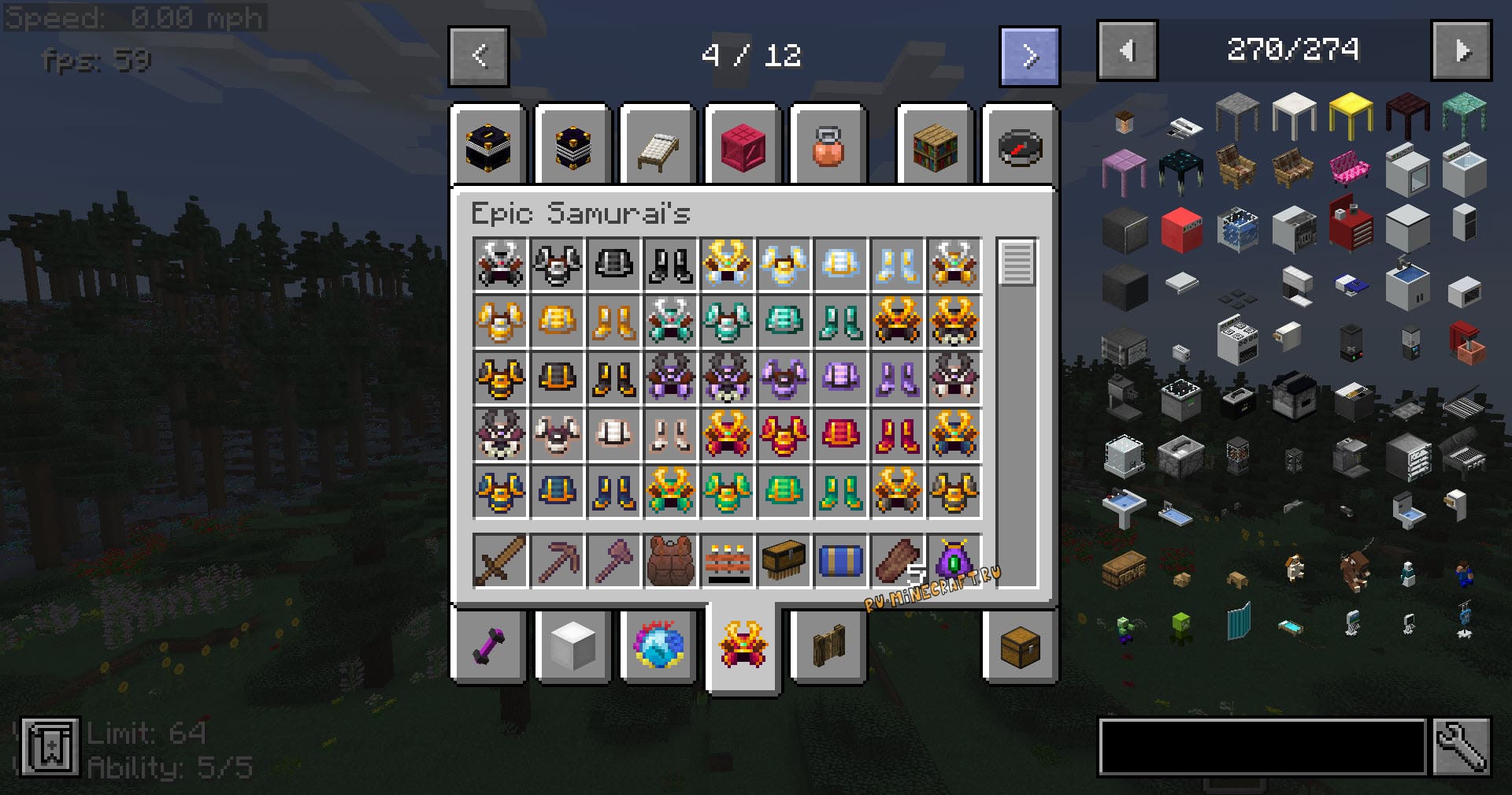This screenshot has height=795, width=1512.
Task: Open the compass search tab
Action: (x=1019, y=148)
